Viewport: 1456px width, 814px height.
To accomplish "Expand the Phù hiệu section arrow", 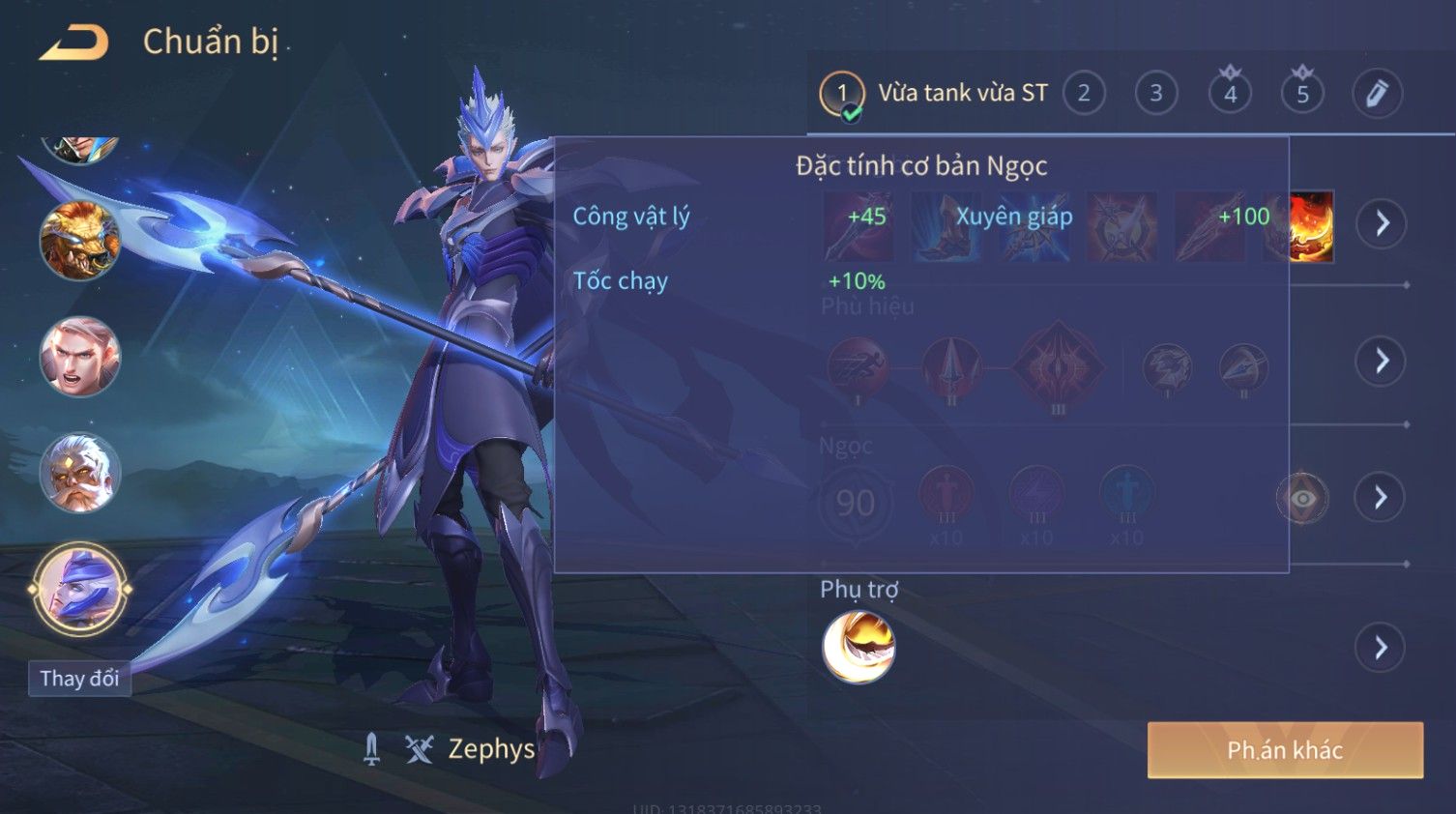I will 1382,362.
